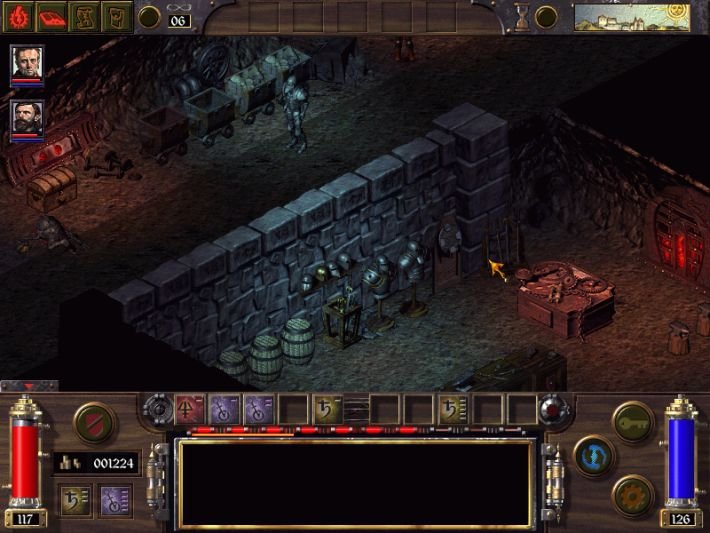
Task: Click the blue circular arrows button
Action: point(593,456)
